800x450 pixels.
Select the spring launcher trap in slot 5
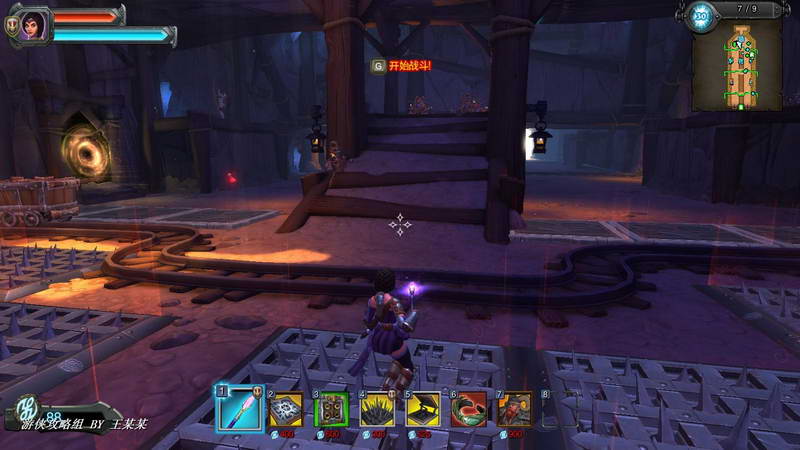tap(423, 409)
